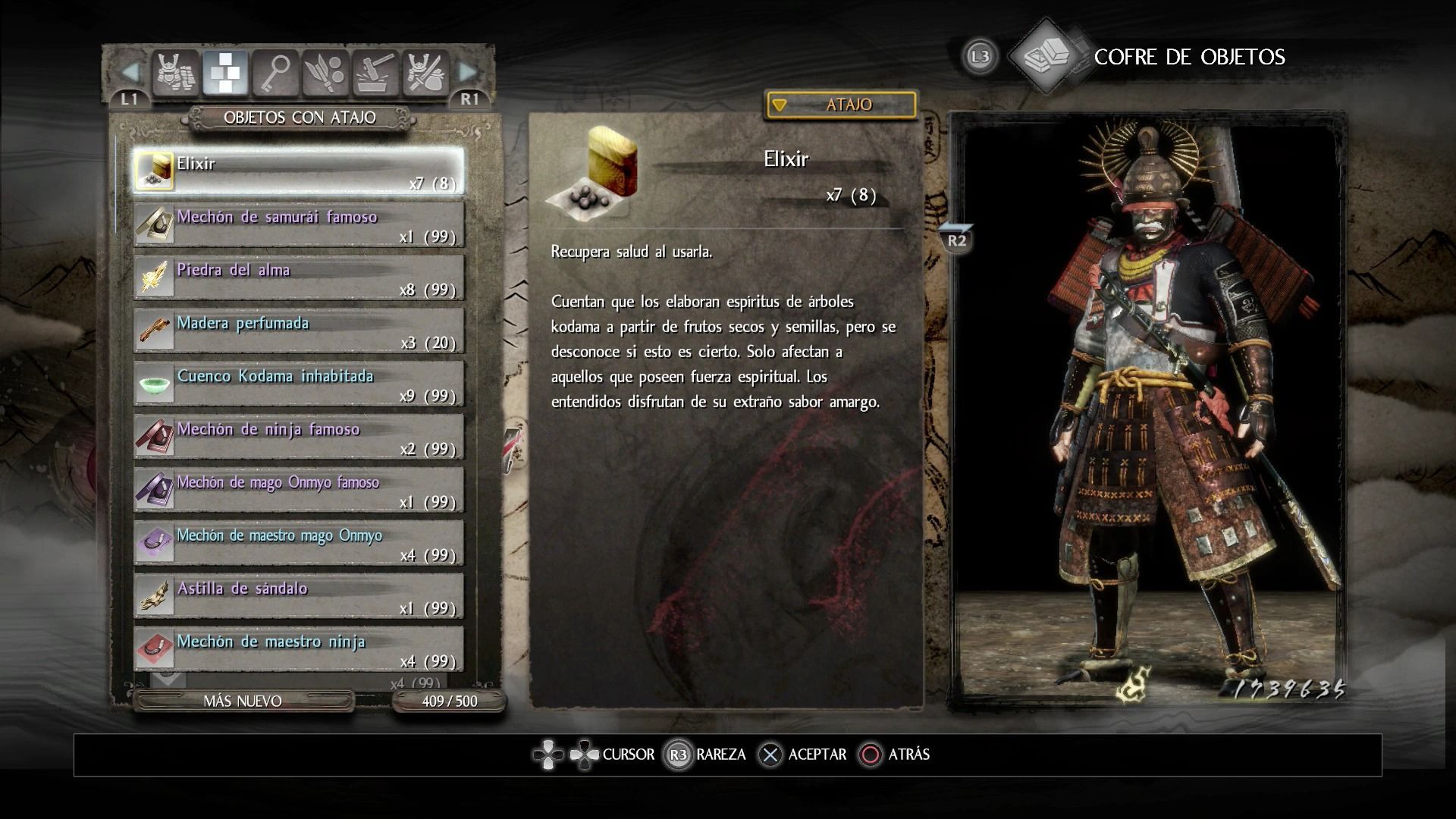Open the samurai armor category tab

[176, 73]
